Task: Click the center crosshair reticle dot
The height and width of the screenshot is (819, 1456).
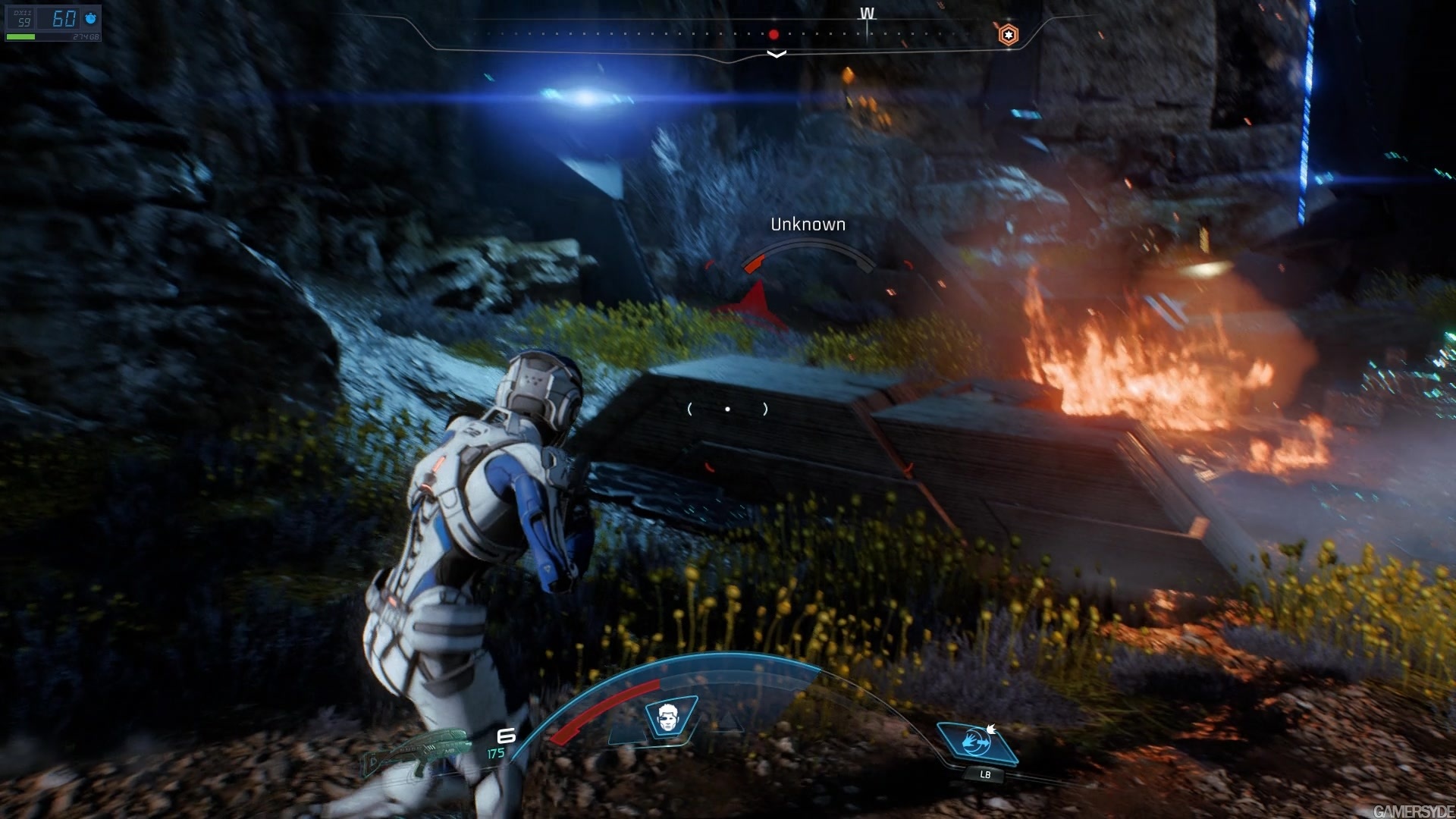Action: [729, 409]
